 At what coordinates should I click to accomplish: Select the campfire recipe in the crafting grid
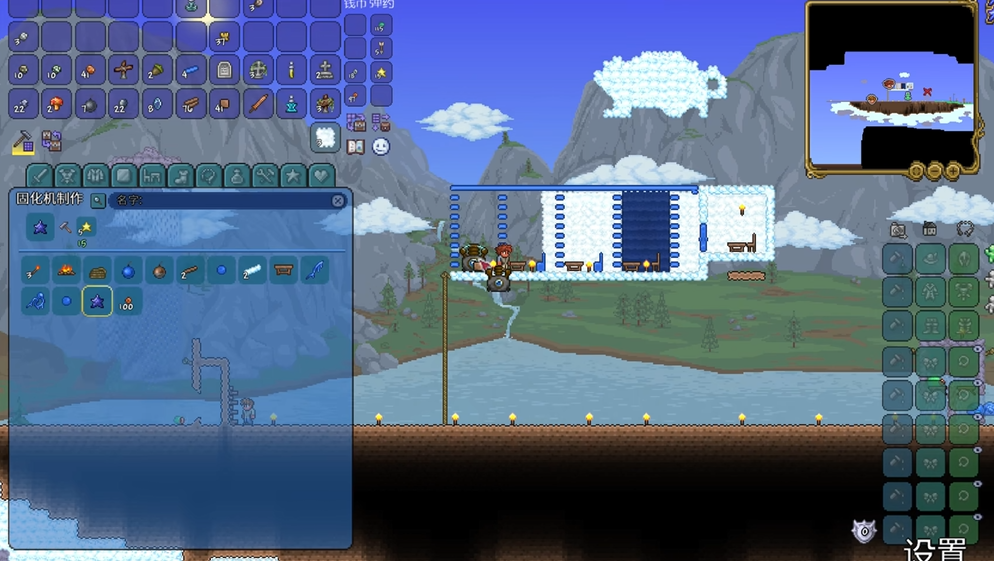66,270
